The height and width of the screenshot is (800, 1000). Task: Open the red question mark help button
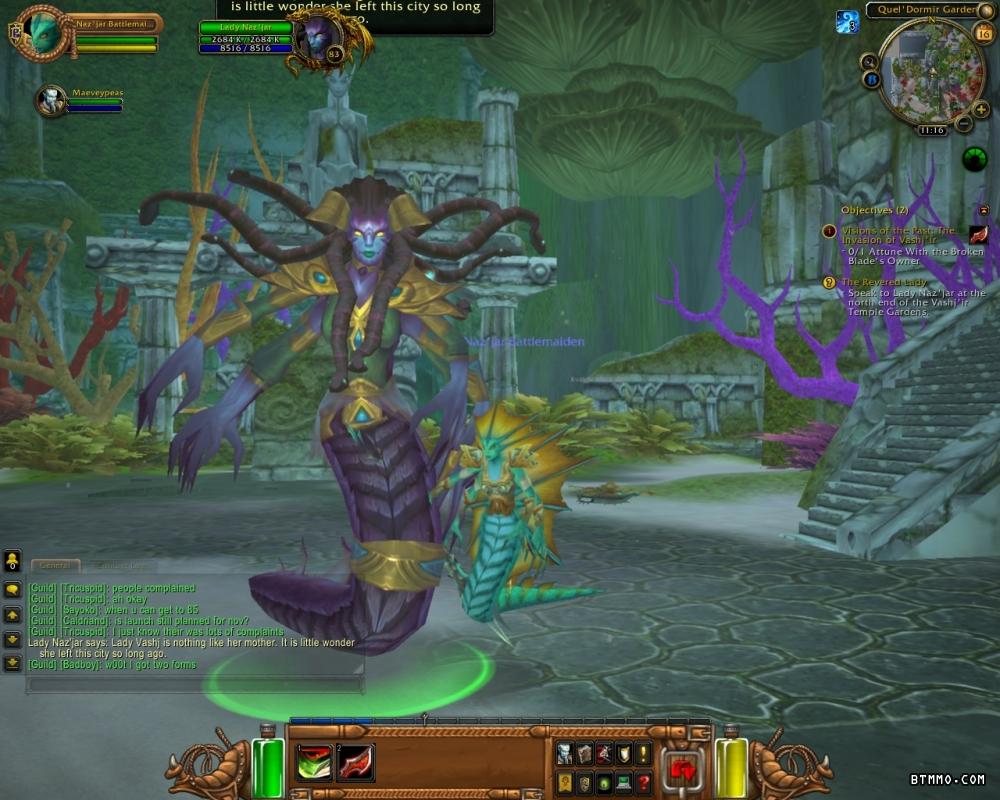coord(644,783)
